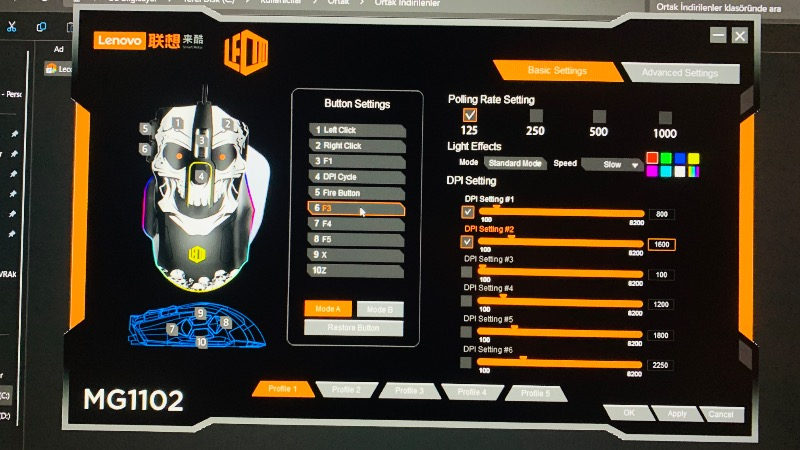Select the Fire Button row

pyautogui.click(x=357, y=192)
